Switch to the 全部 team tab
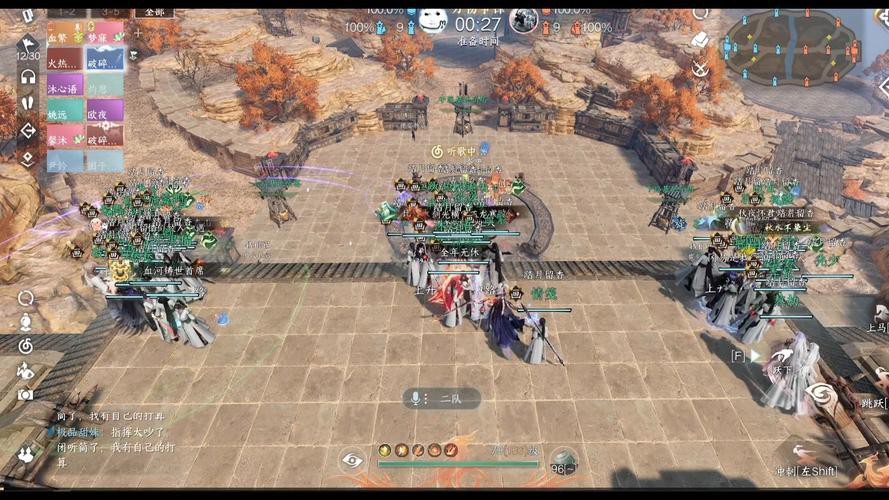The width and height of the screenshot is (889, 500). click(152, 11)
